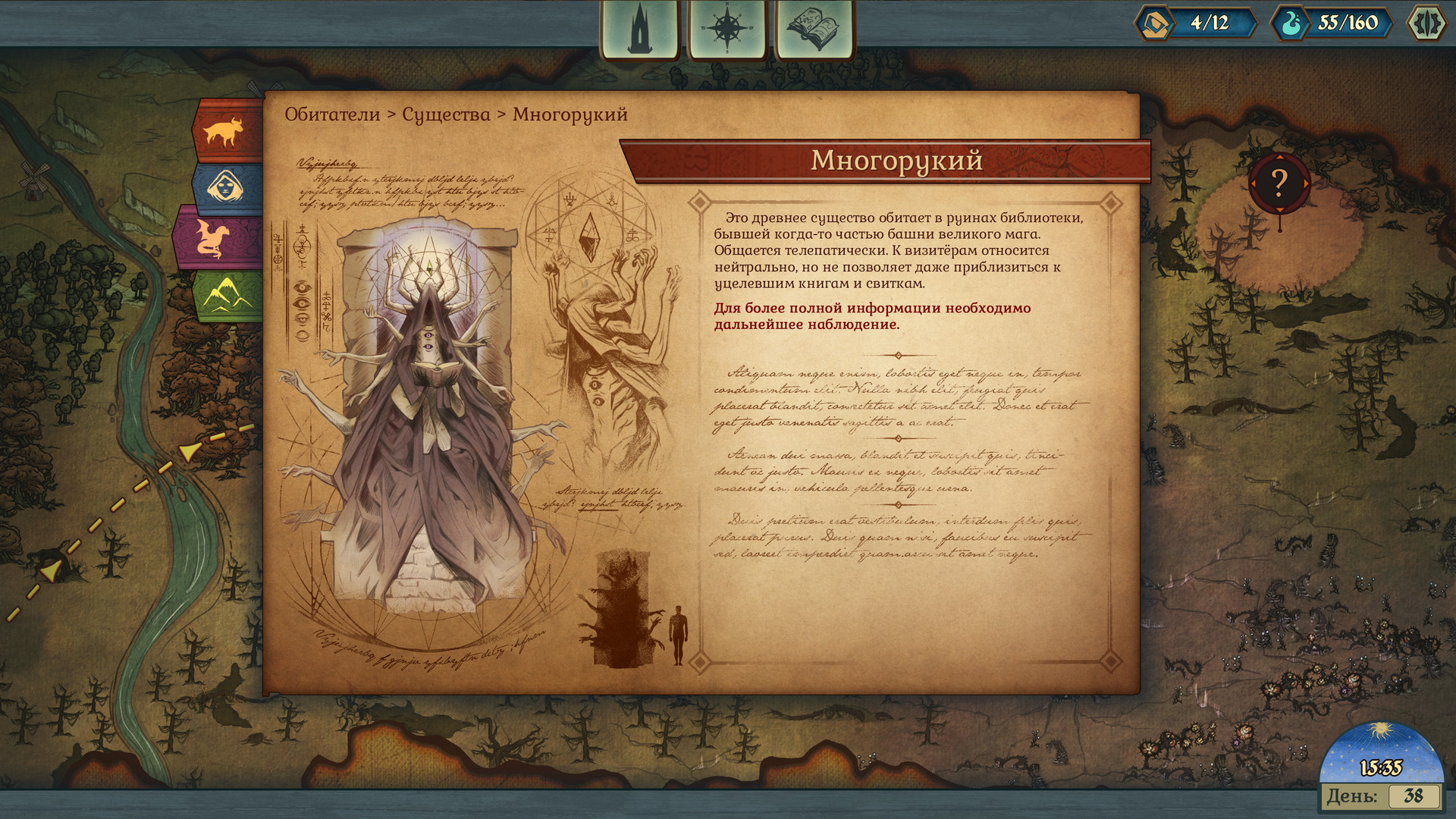1456x819 pixels.
Task: Open the settings icon in the top right corner
Action: click(x=1427, y=23)
